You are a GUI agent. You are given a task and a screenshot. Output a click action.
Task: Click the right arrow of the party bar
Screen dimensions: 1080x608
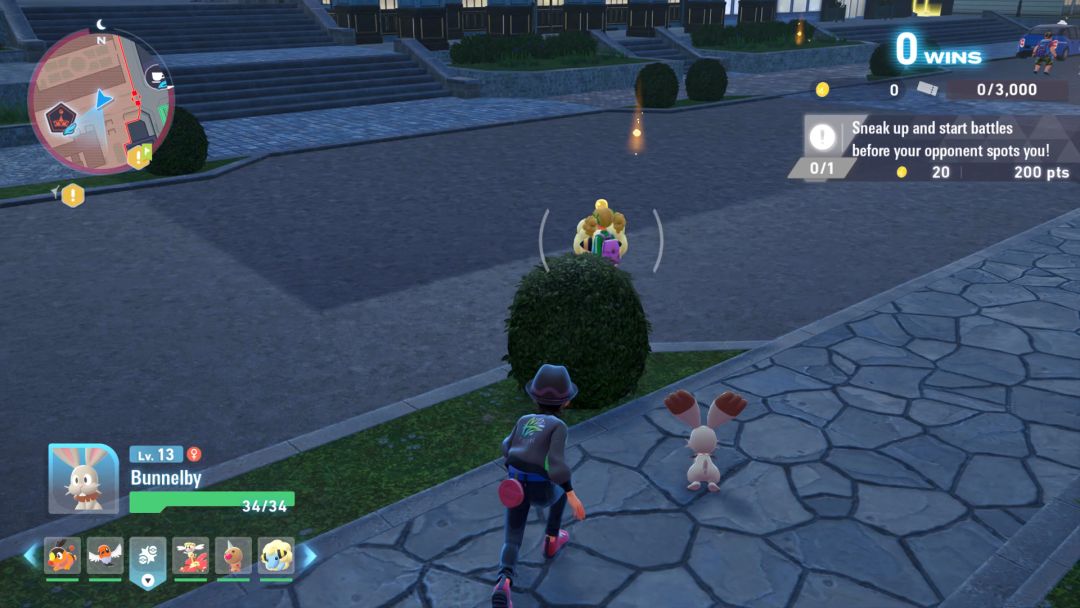click(x=308, y=556)
